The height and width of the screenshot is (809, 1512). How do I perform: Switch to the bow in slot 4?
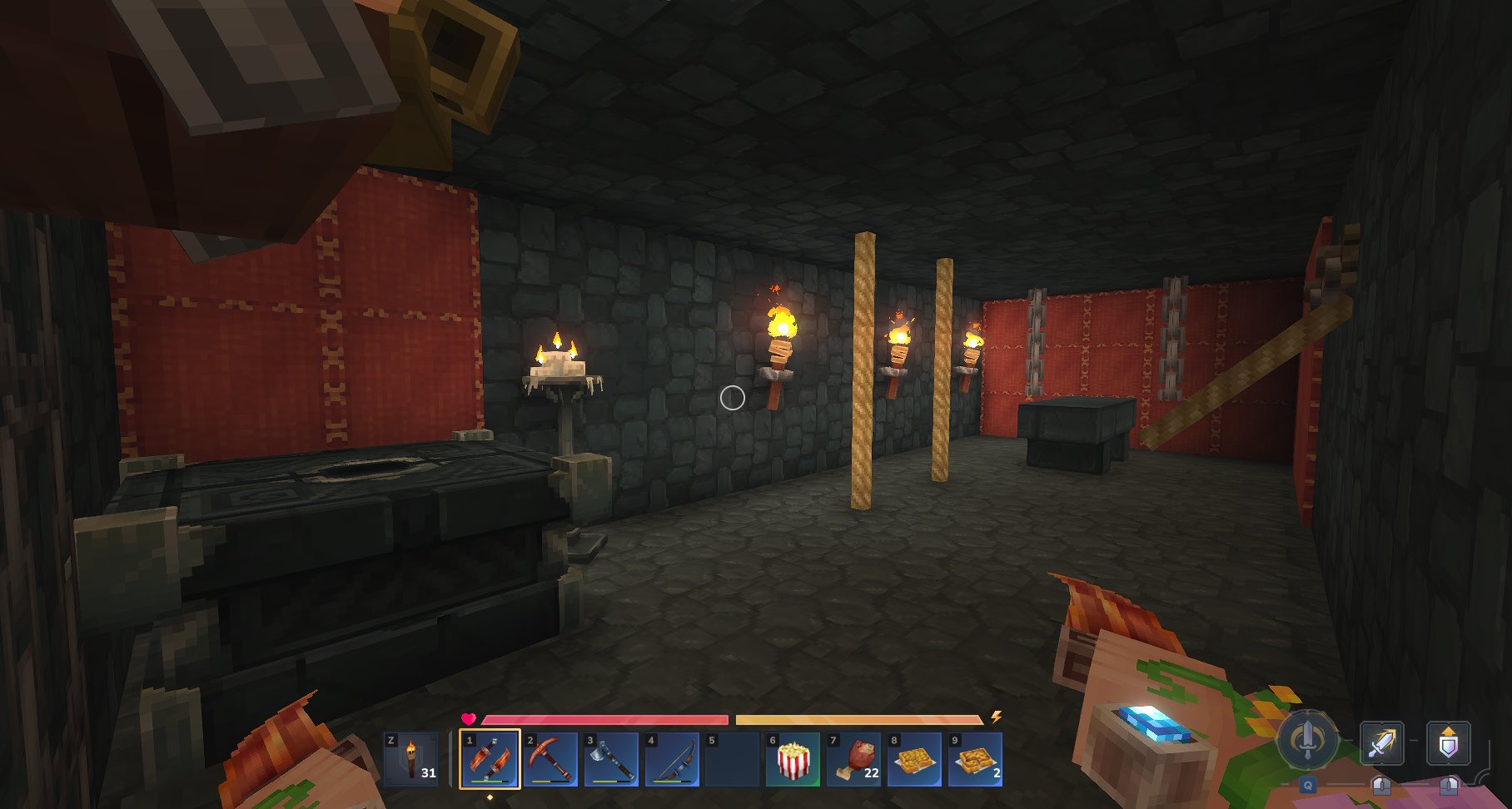click(x=672, y=758)
